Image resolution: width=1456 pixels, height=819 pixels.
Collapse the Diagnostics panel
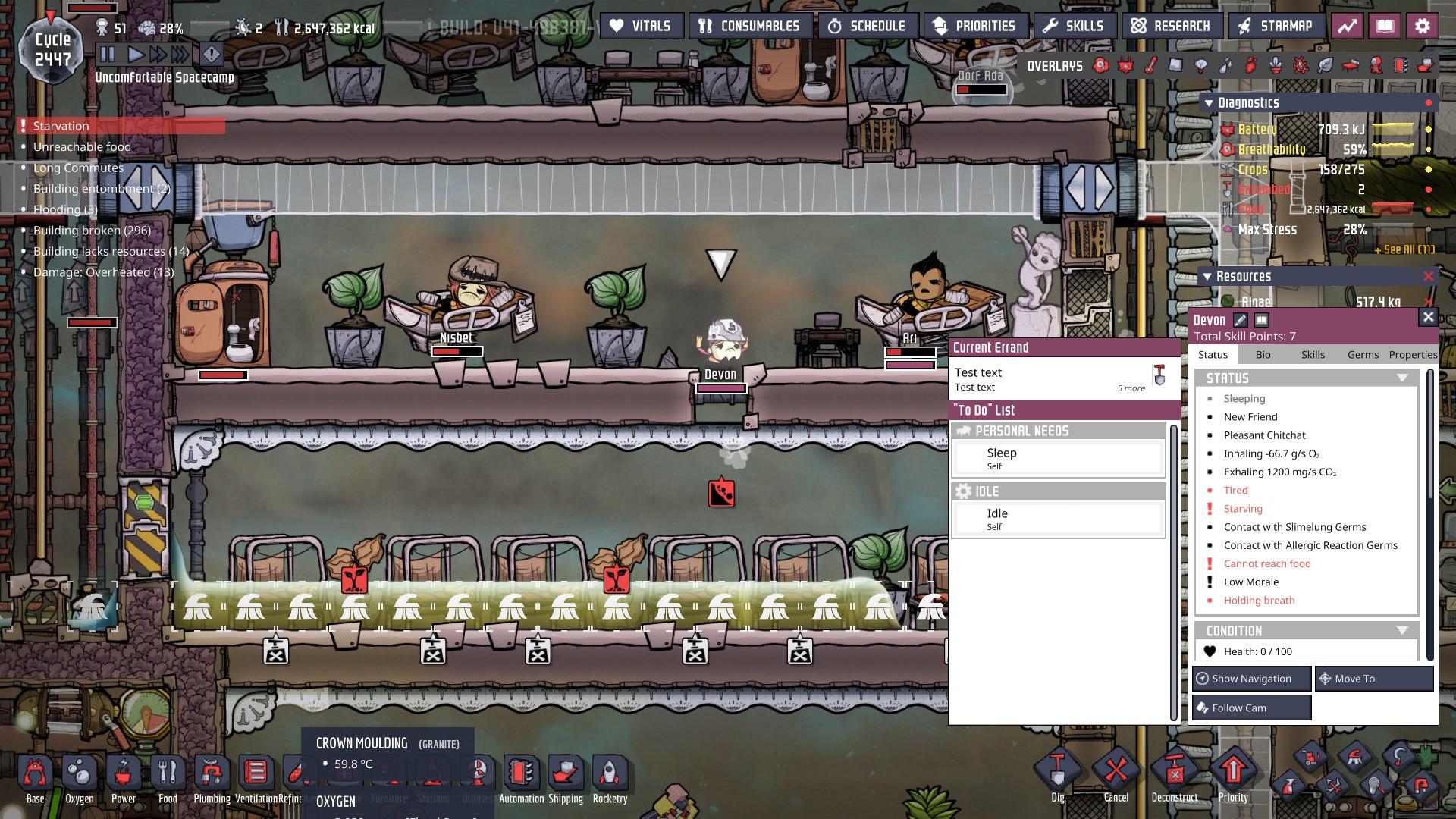[x=1207, y=102]
